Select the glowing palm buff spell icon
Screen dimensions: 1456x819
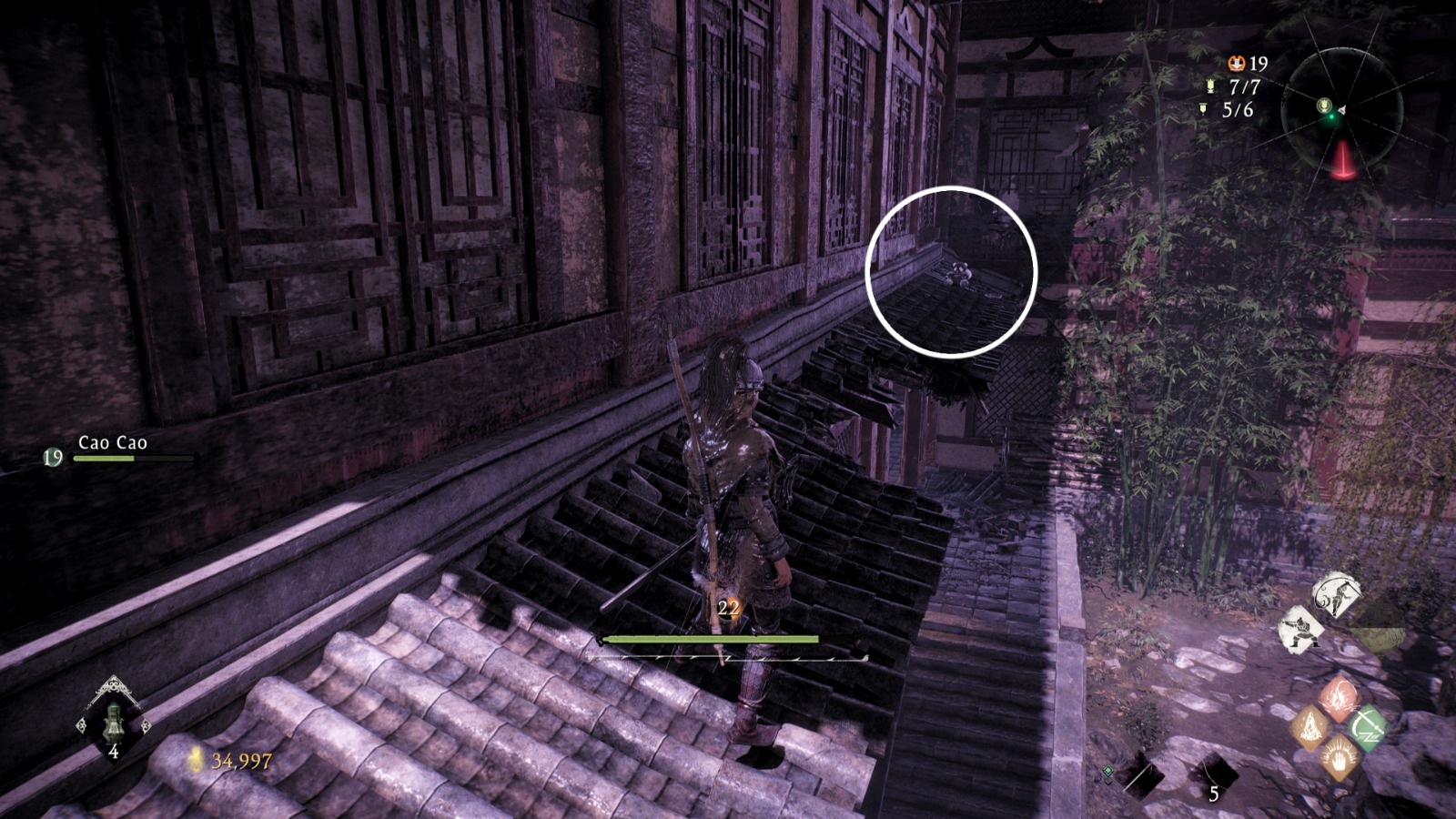(1340, 758)
